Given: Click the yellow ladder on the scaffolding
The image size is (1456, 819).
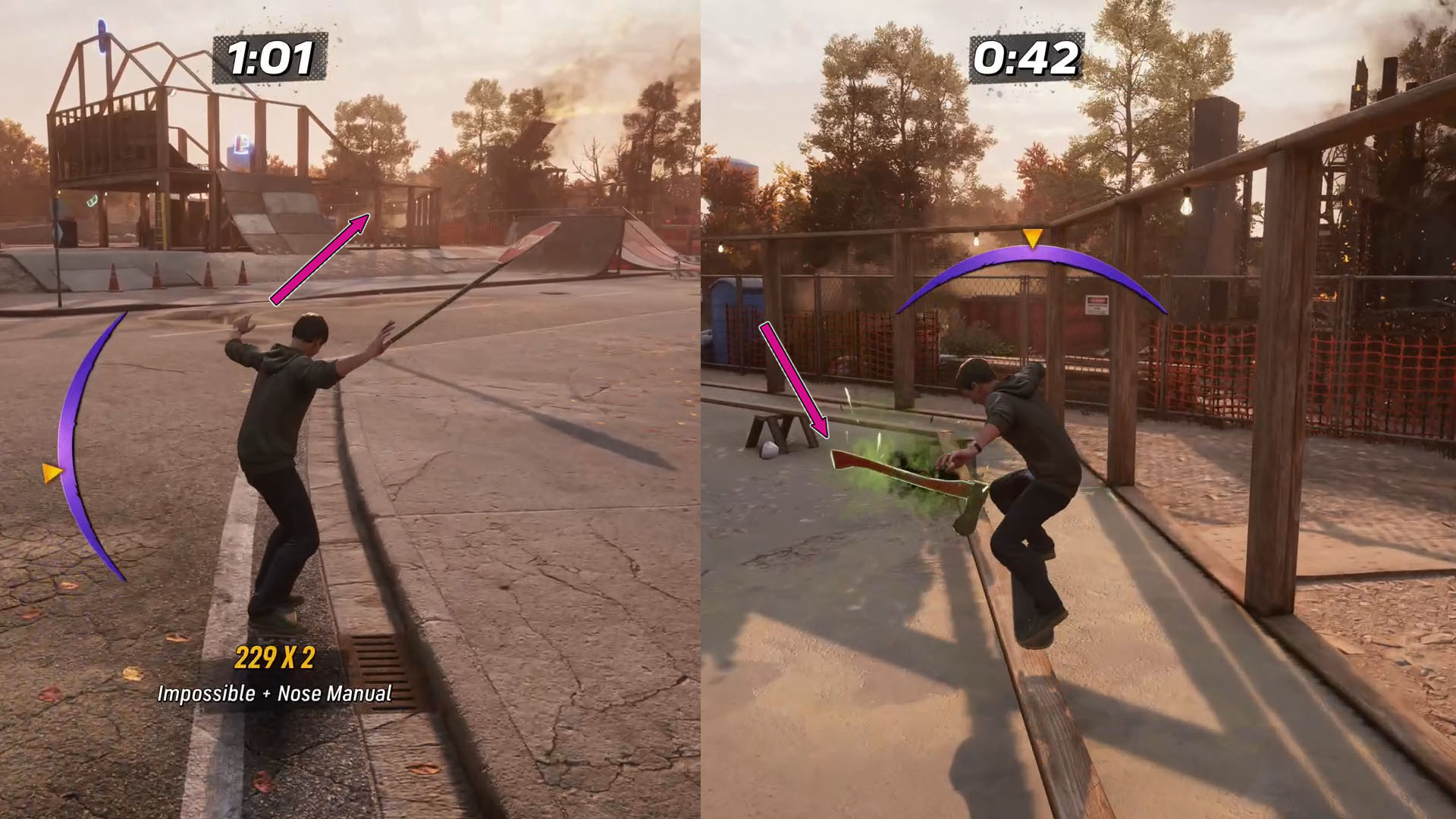Looking at the screenshot, I should [x=161, y=221].
